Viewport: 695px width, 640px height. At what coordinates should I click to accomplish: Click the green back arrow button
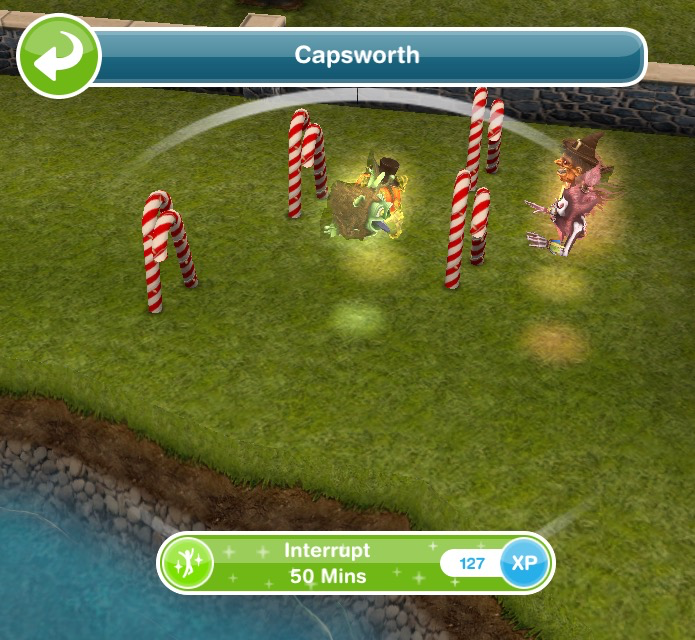[58, 56]
